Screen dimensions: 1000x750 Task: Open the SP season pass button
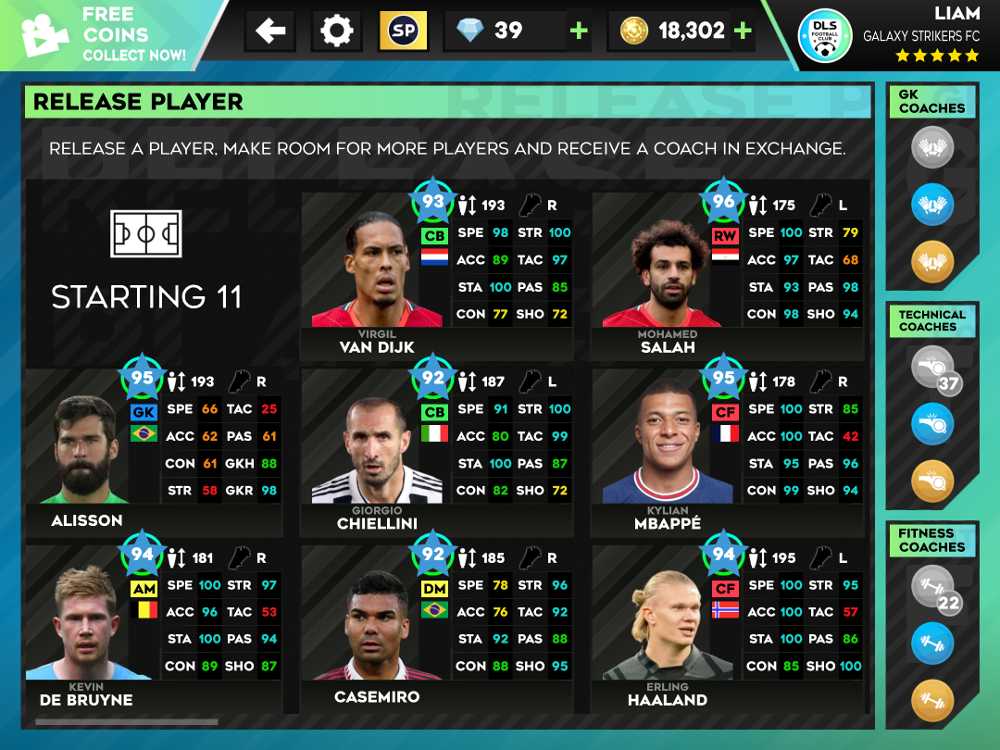point(403,31)
